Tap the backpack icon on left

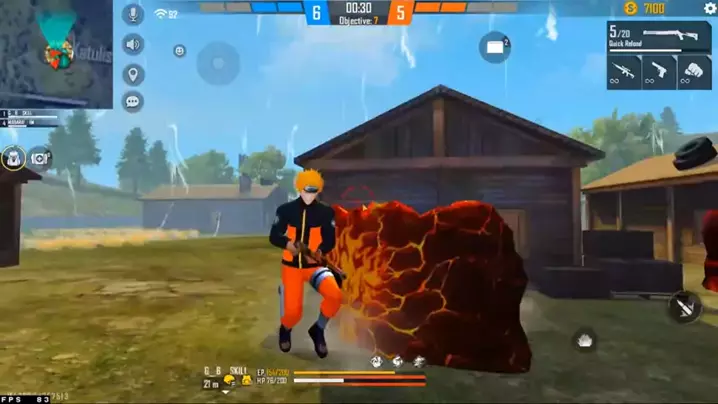click(x=13, y=157)
